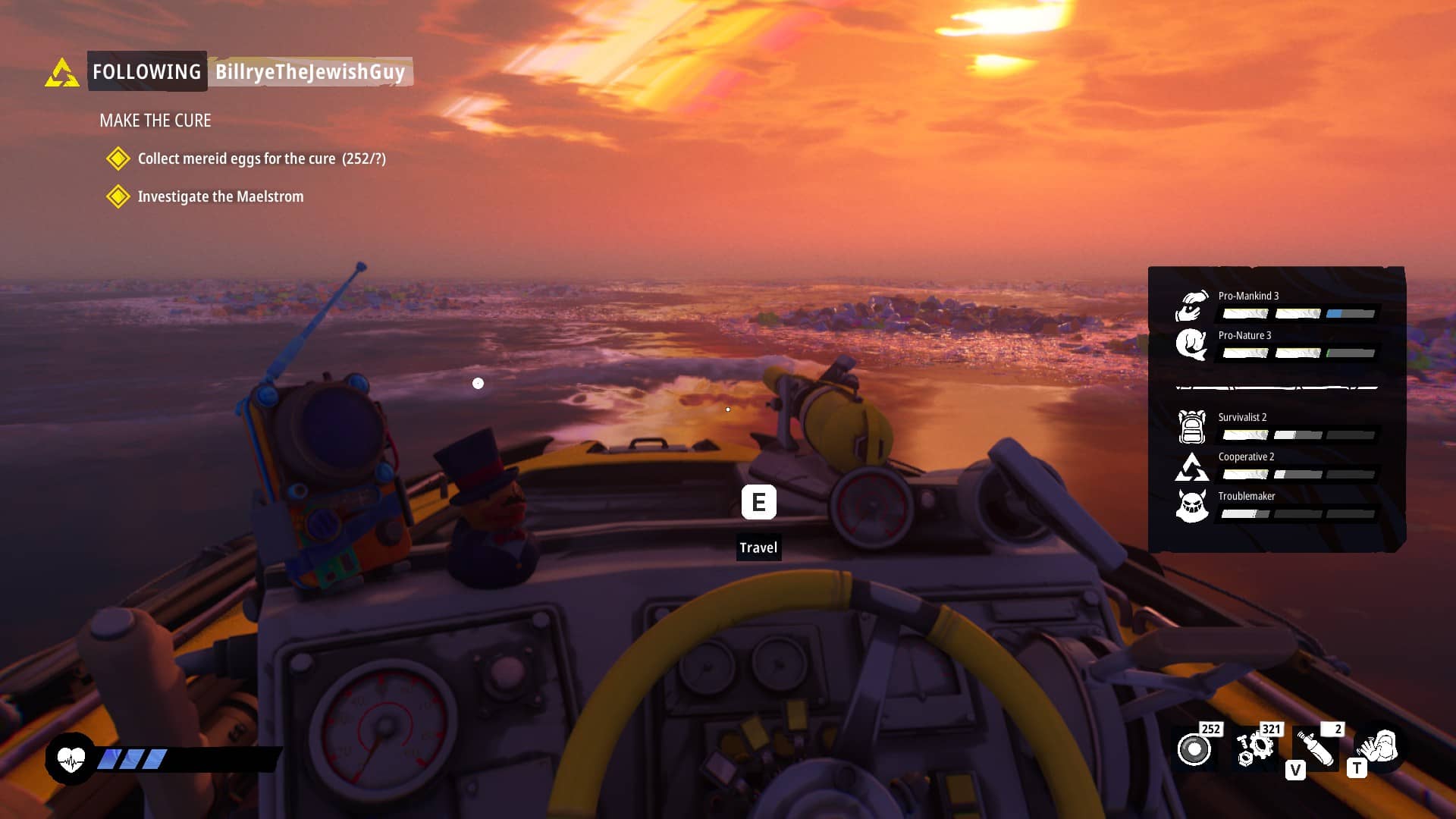
Task: Open the Cooperative 2 reputation entry
Action: pyautogui.click(x=1278, y=465)
